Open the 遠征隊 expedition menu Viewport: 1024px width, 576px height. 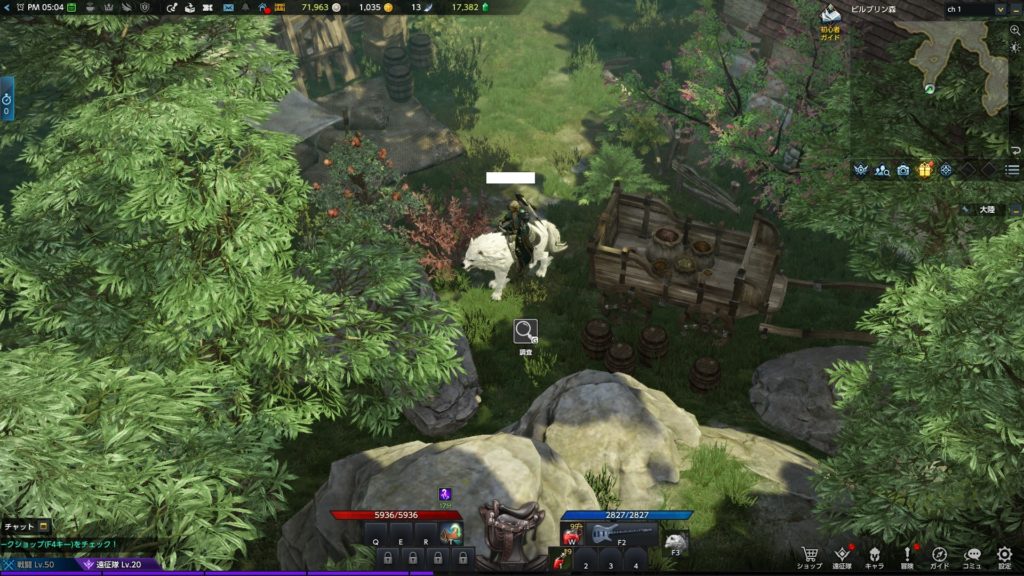(842, 554)
